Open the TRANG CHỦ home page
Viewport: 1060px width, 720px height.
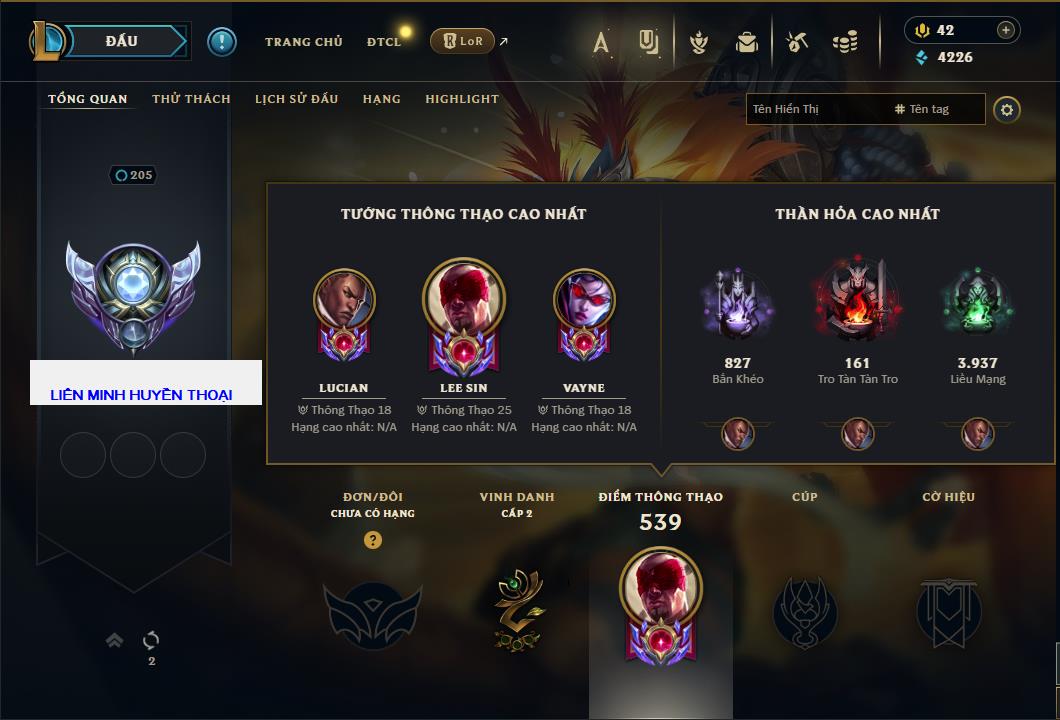click(303, 42)
